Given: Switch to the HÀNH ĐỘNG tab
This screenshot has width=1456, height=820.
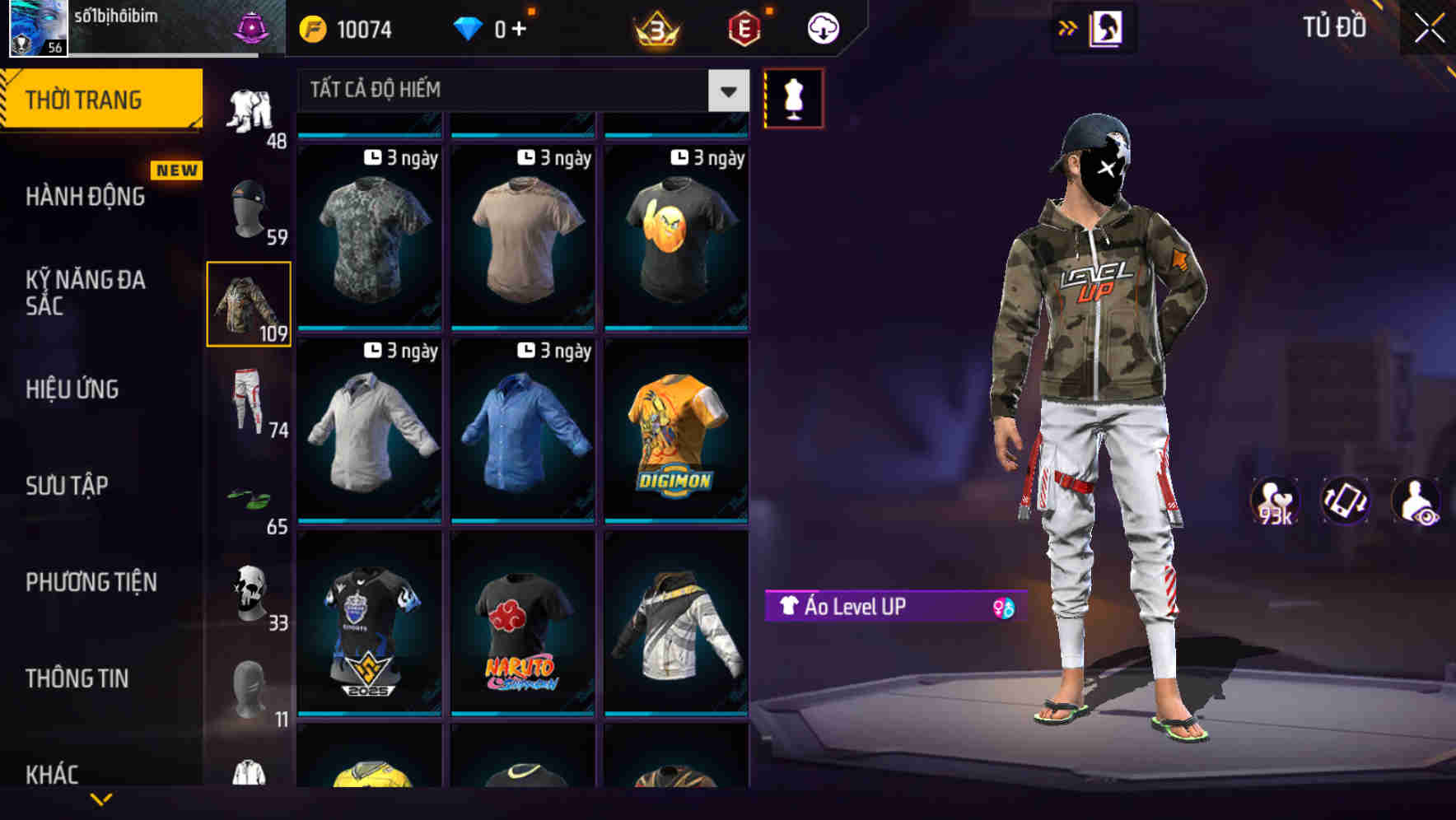Looking at the screenshot, I should [83, 197].
